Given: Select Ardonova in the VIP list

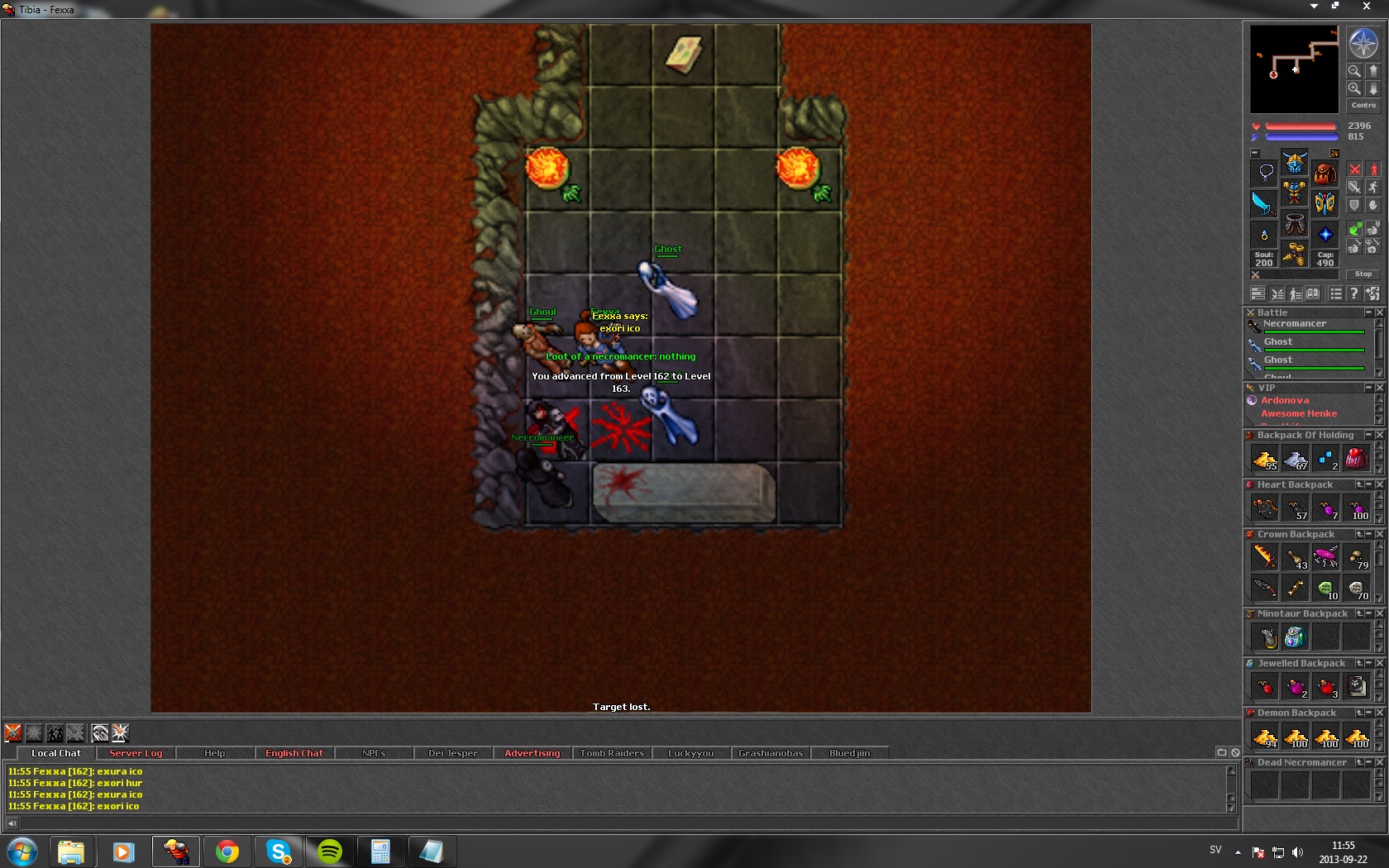Looking at the screenshot, I should 1285,400.
